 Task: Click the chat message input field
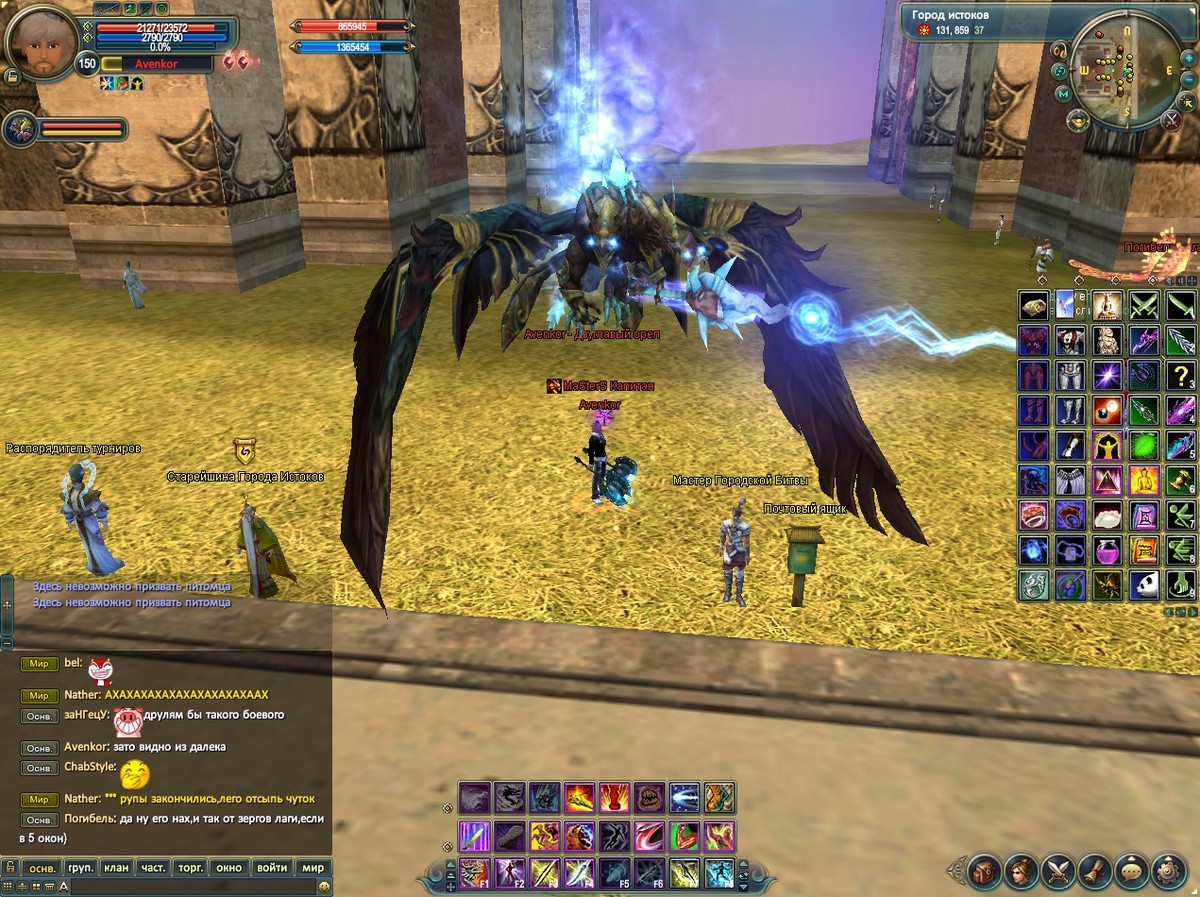[x=190, y=886]
